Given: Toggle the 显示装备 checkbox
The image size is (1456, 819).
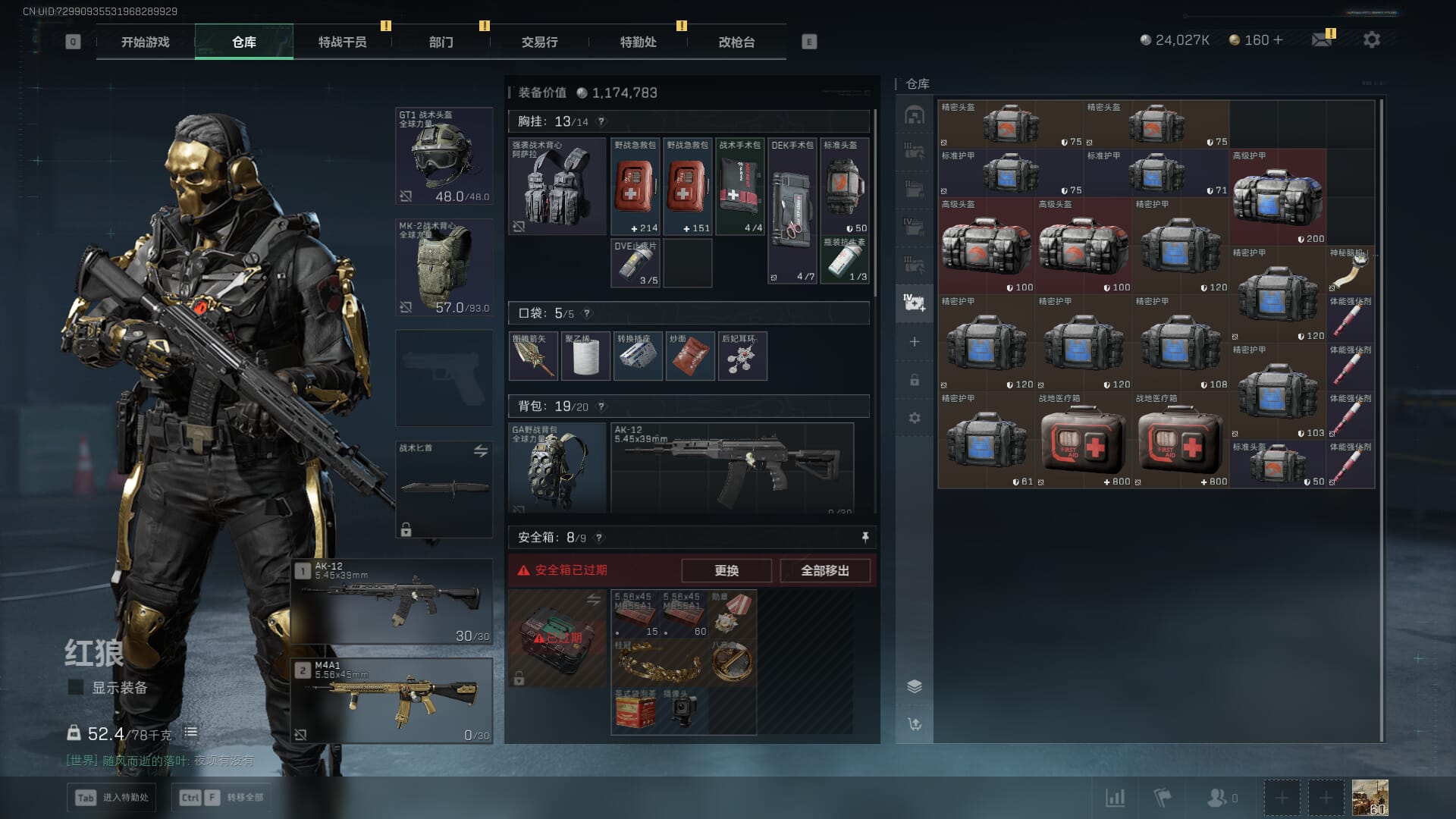Looking at the screenshot, I should click(x=76, y=687).
